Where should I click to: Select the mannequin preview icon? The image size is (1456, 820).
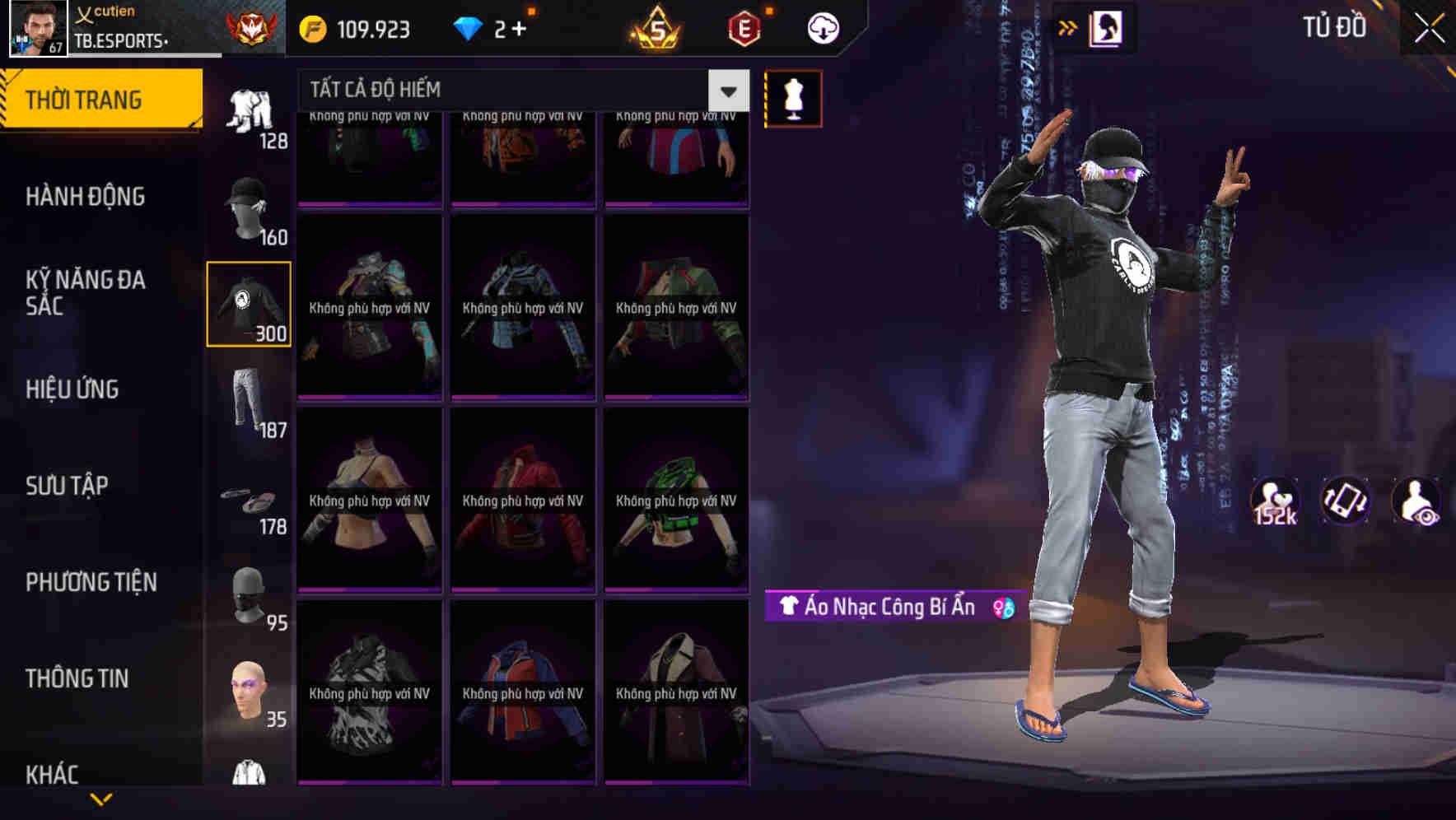(x=793, y=97)
